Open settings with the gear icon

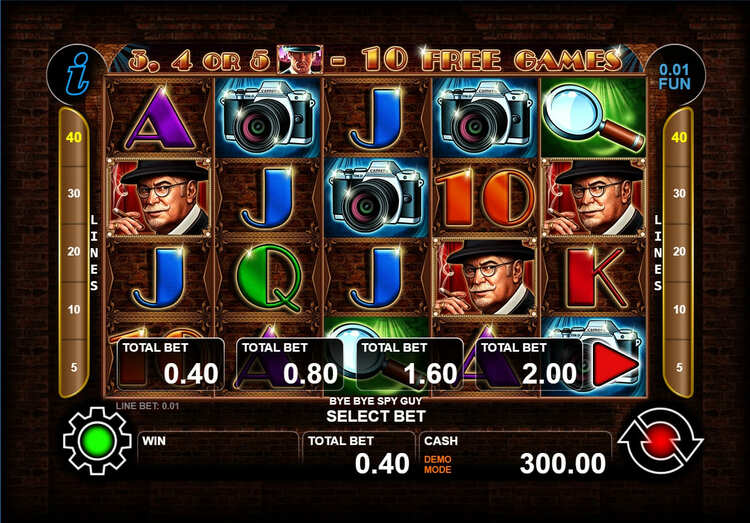pyautogui.click(x=97, y=441)
